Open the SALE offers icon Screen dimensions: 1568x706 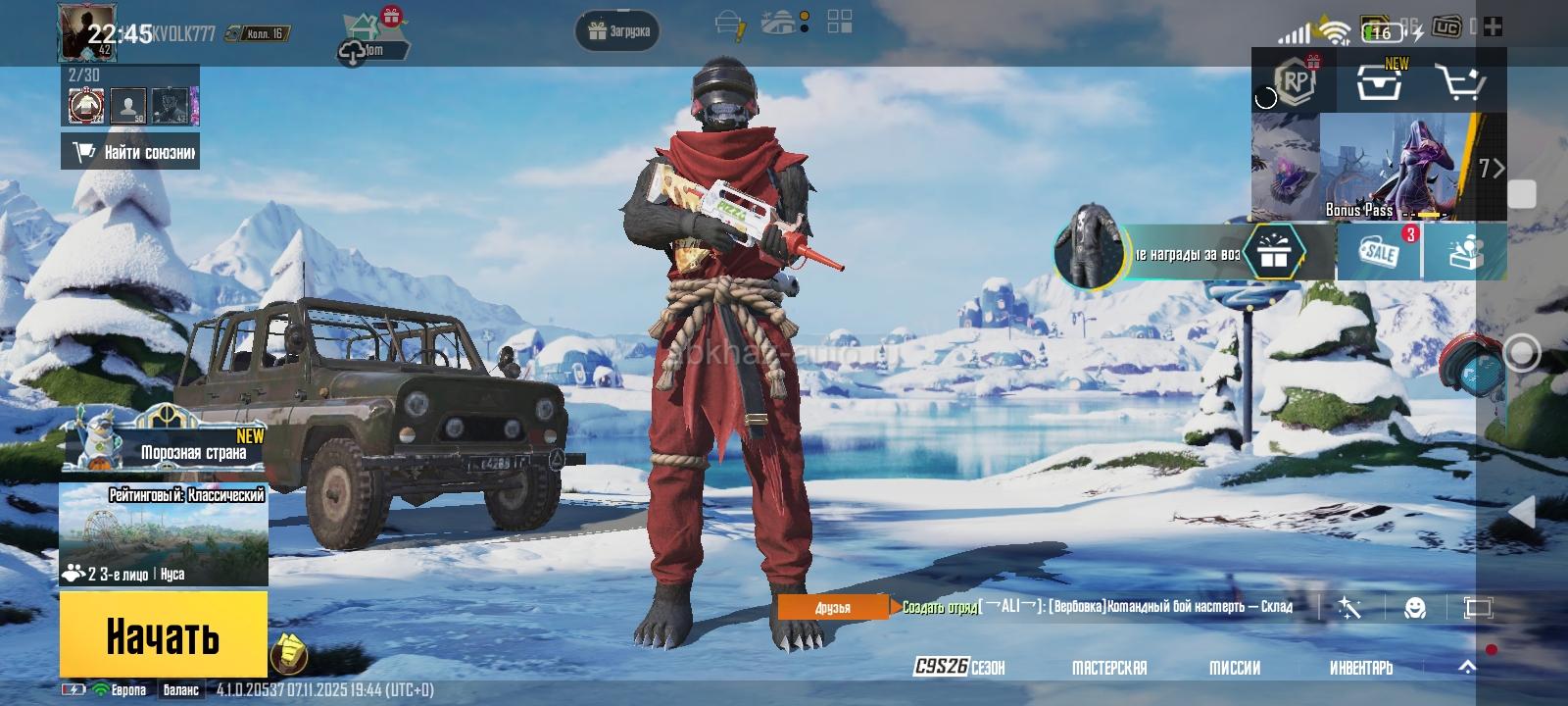(1381, 252)
